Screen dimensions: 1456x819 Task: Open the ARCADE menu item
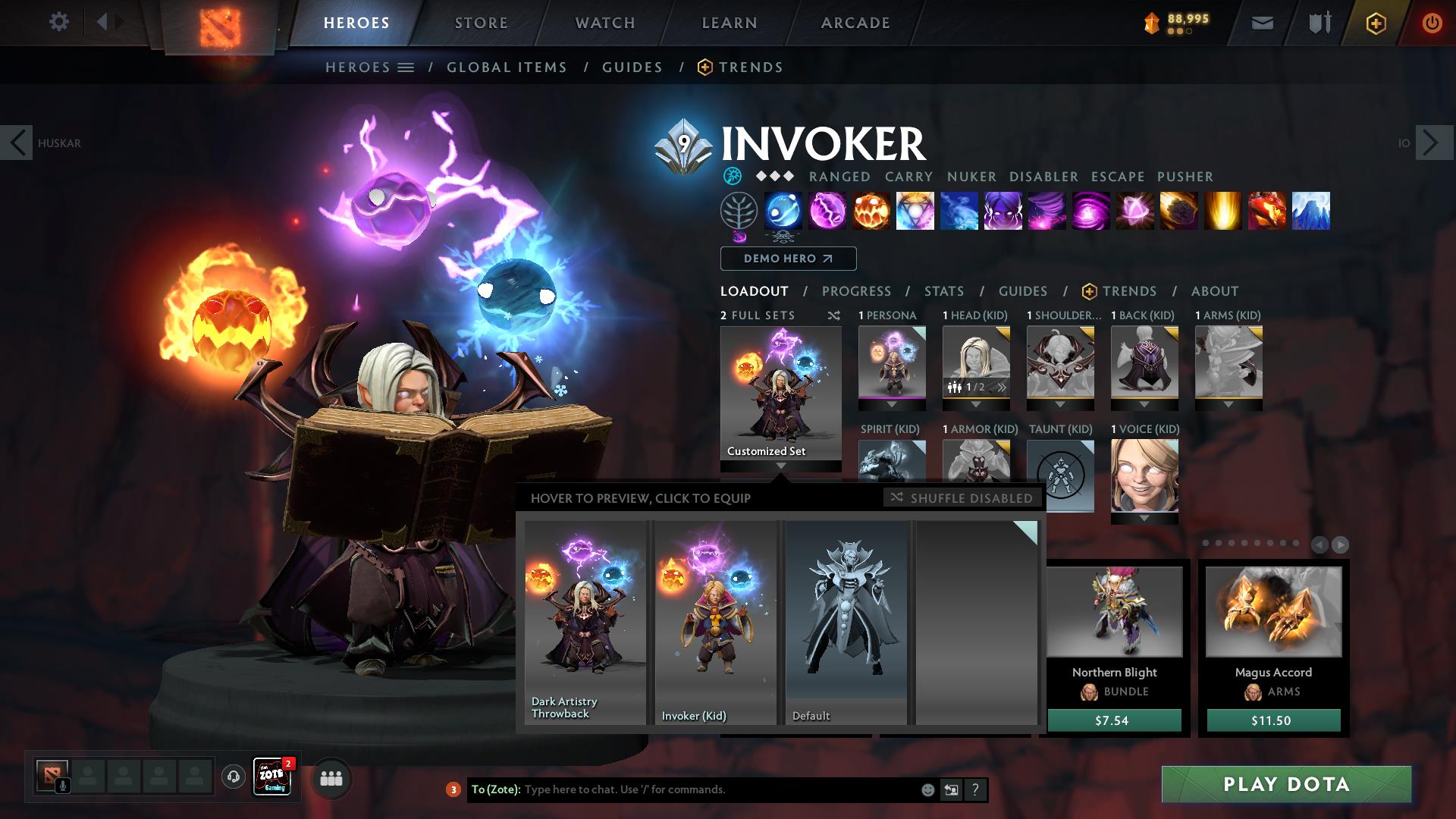pos(855,22)
